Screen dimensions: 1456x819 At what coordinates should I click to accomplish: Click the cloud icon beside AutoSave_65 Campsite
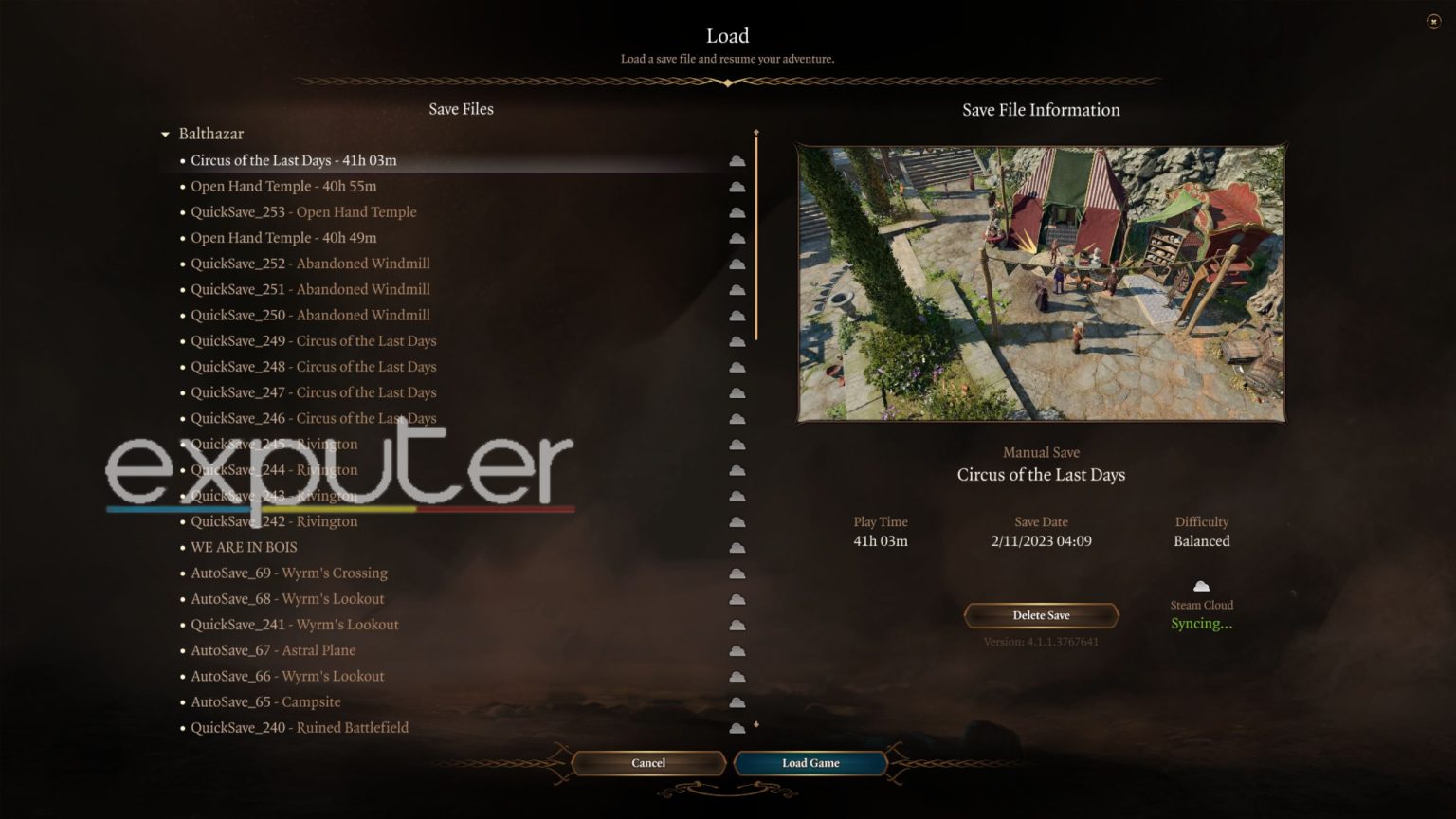pos(737,702)
